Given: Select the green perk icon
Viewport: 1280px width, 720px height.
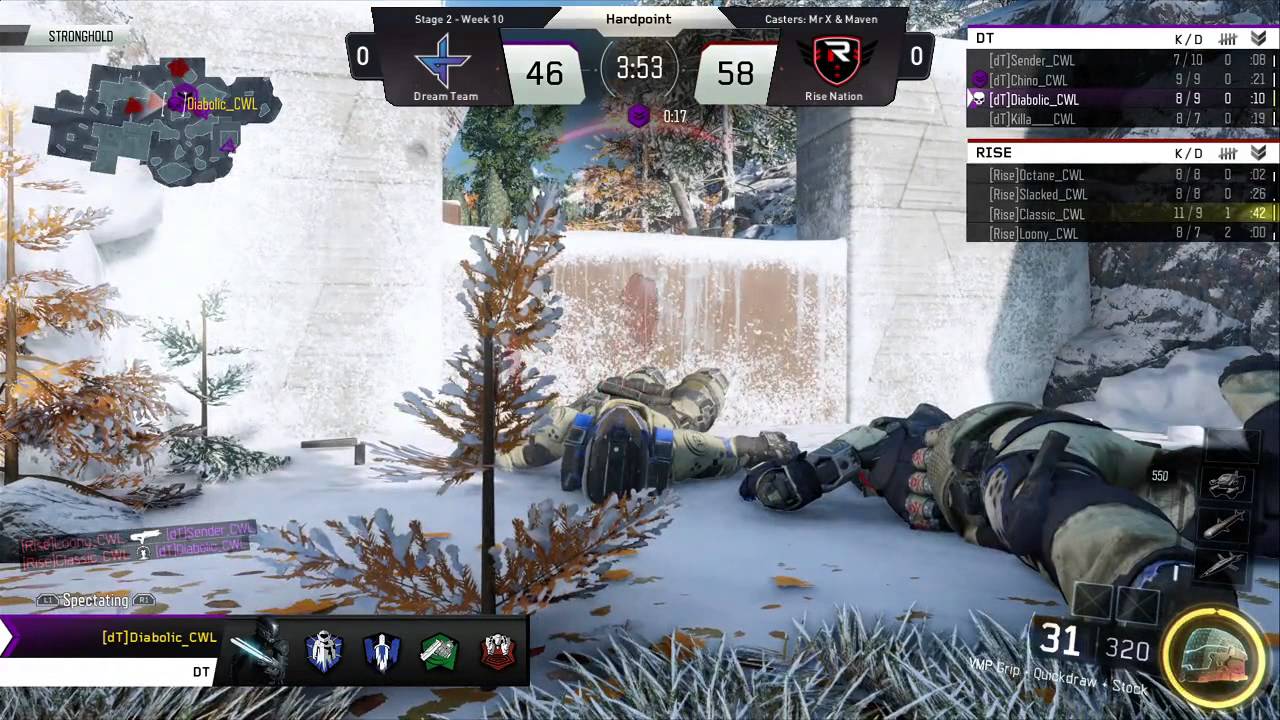Looking at the screenshot, I should tap(439, 652).
